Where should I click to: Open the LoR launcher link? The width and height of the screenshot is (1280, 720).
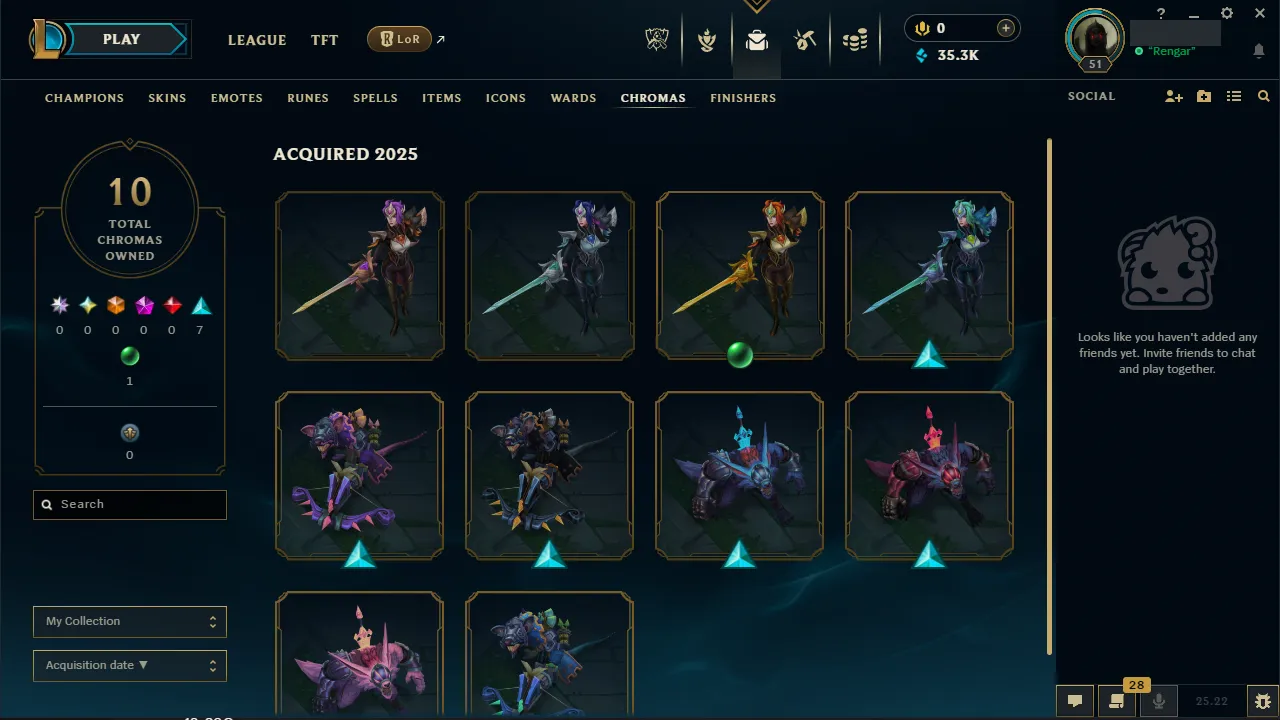[400, 40]
